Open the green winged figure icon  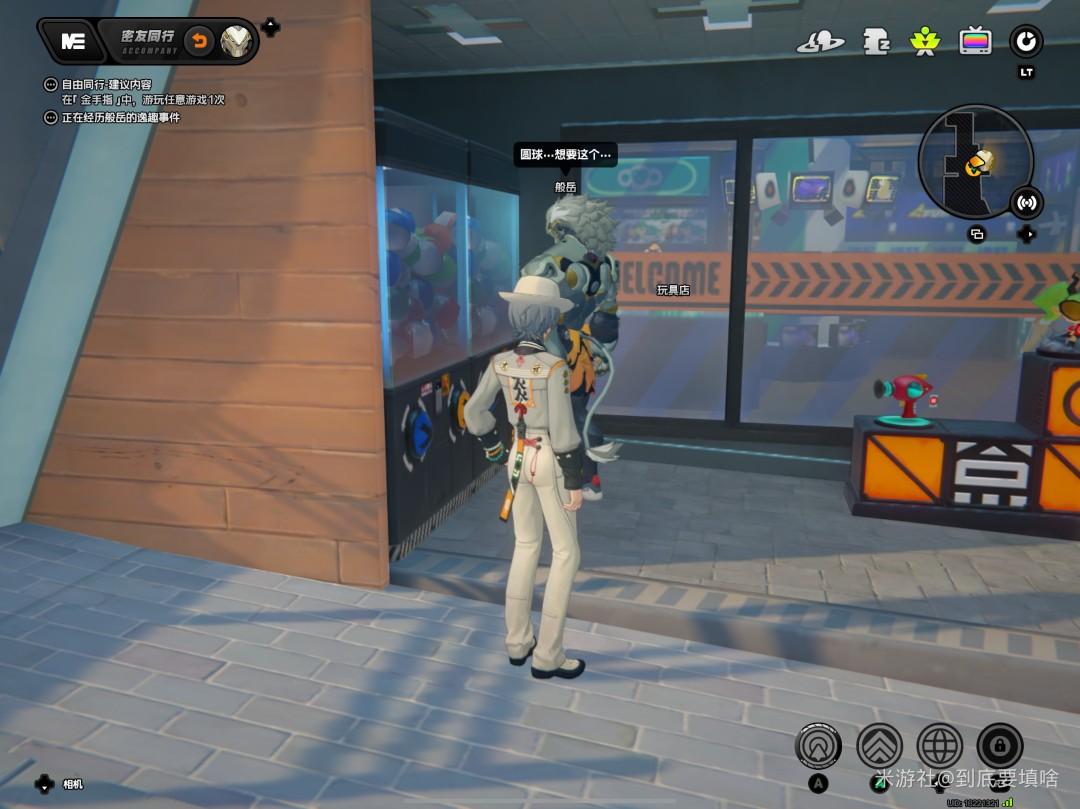(x=923, y=42)
